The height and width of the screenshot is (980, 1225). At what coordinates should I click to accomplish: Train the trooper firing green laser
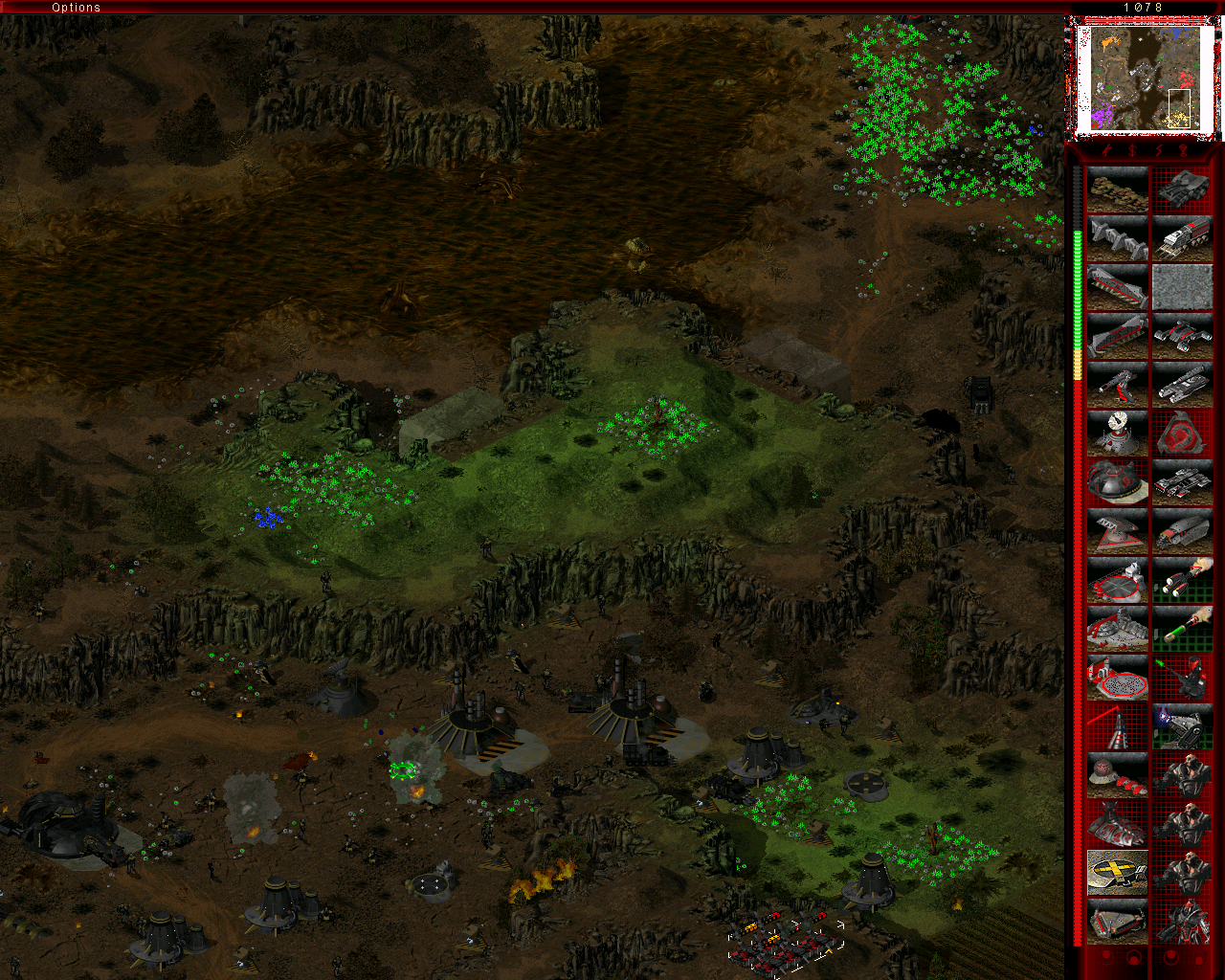1182,678
